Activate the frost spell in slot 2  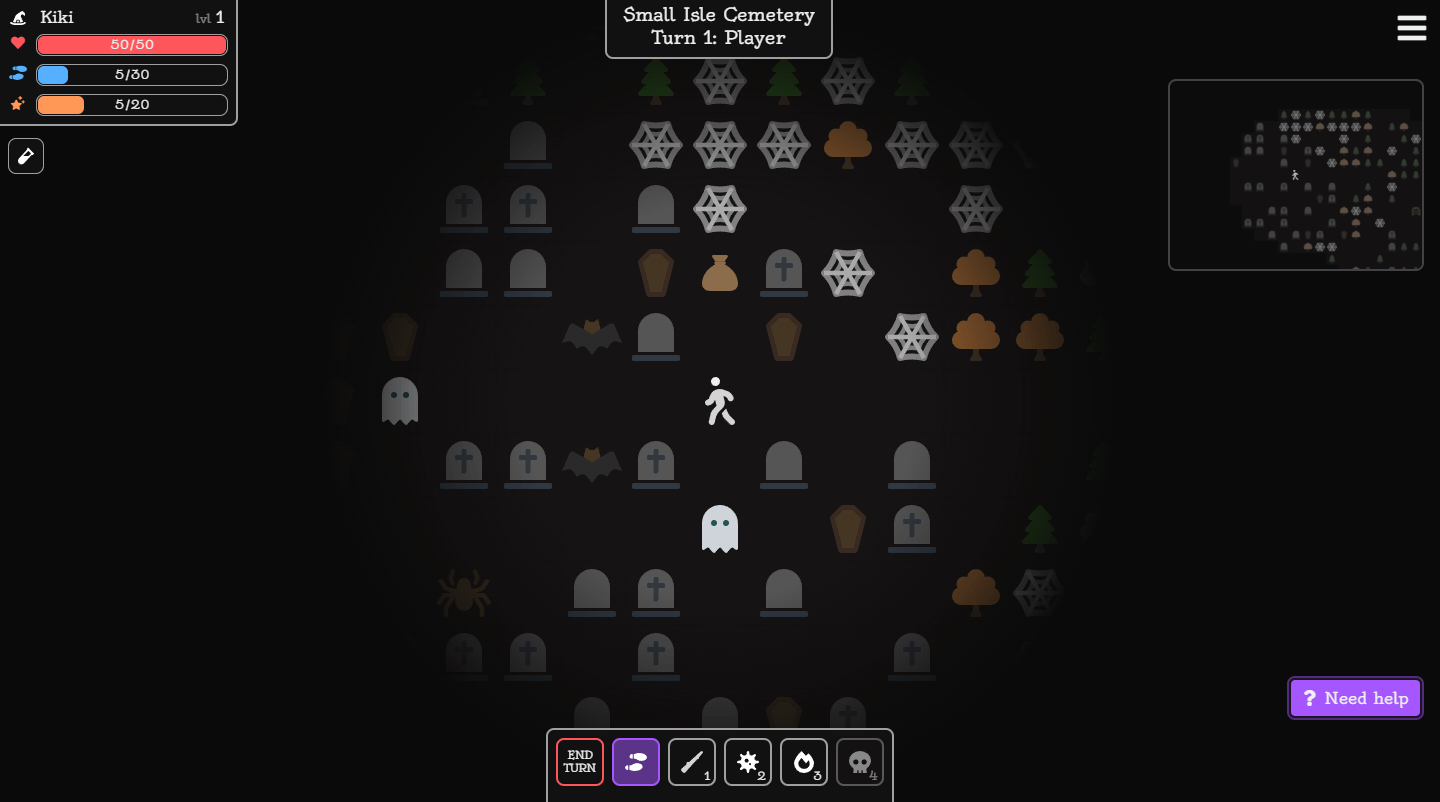pyautogui.click(x=748, y=762)
